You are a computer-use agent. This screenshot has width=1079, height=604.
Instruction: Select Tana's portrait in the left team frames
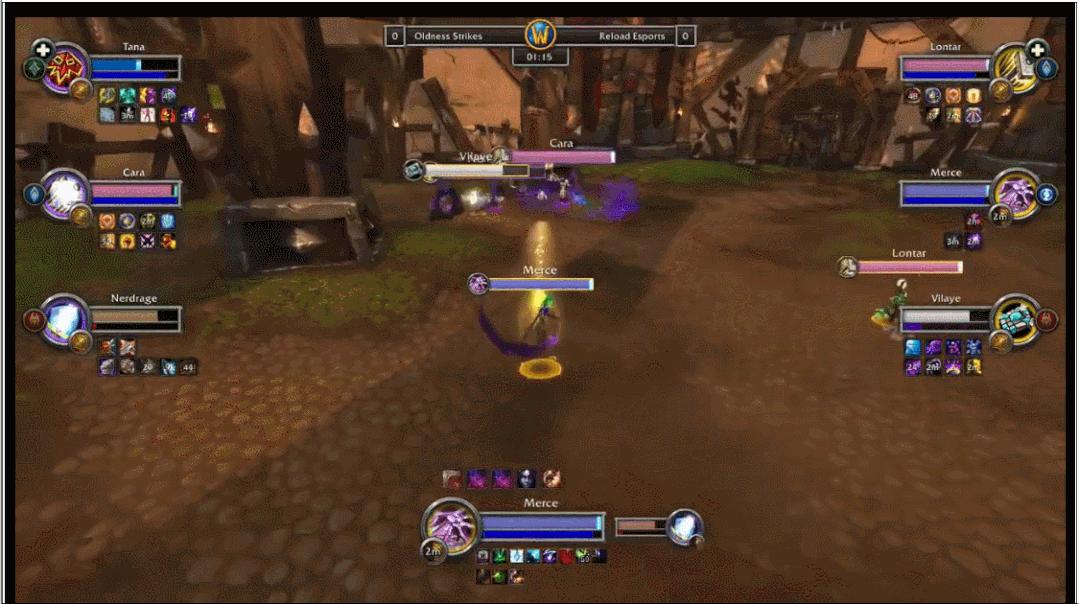pos(65,68)
